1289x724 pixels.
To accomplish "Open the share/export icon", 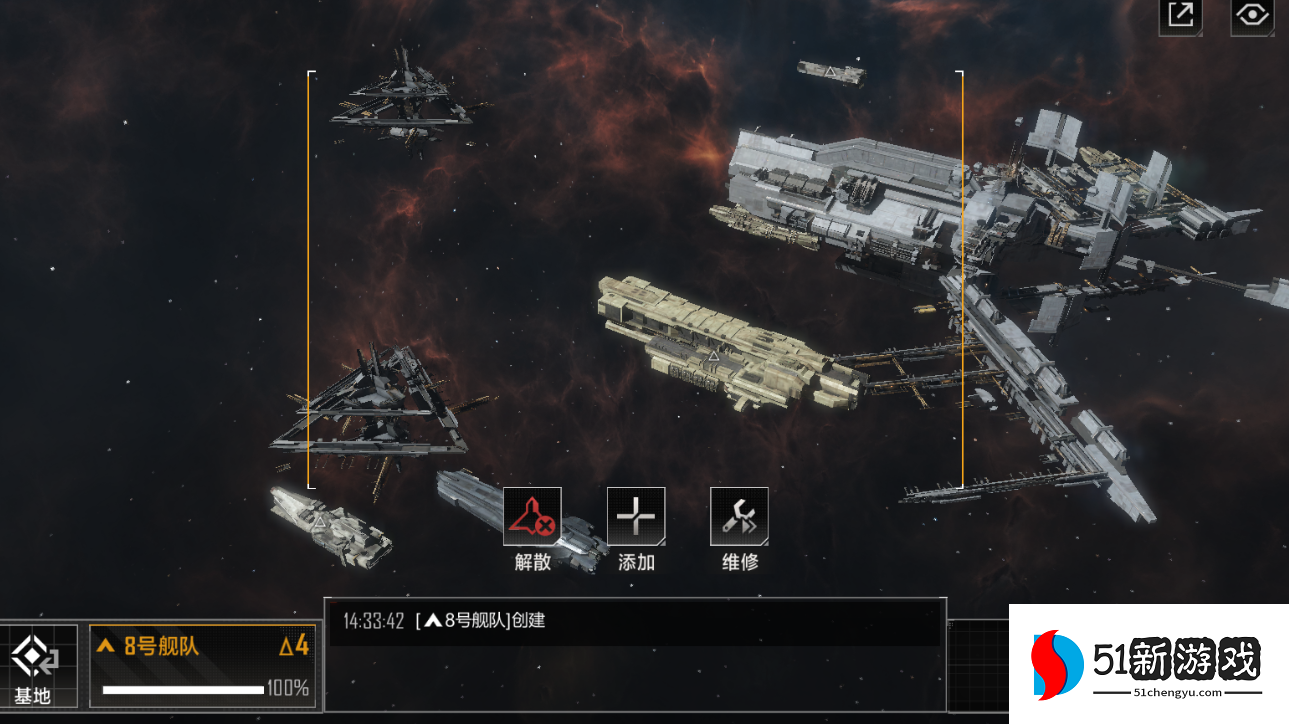I will pyautogui.click(x=1181, y=16).
